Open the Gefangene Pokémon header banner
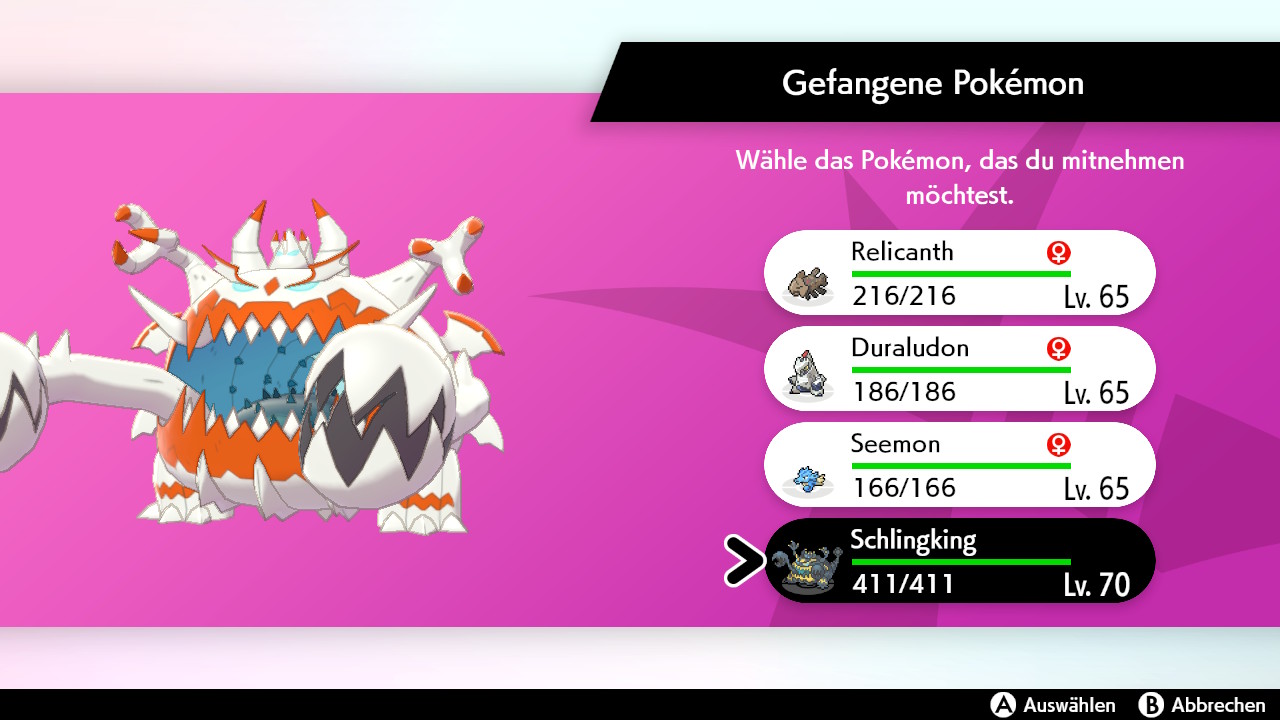 click(x=934, y=83)
